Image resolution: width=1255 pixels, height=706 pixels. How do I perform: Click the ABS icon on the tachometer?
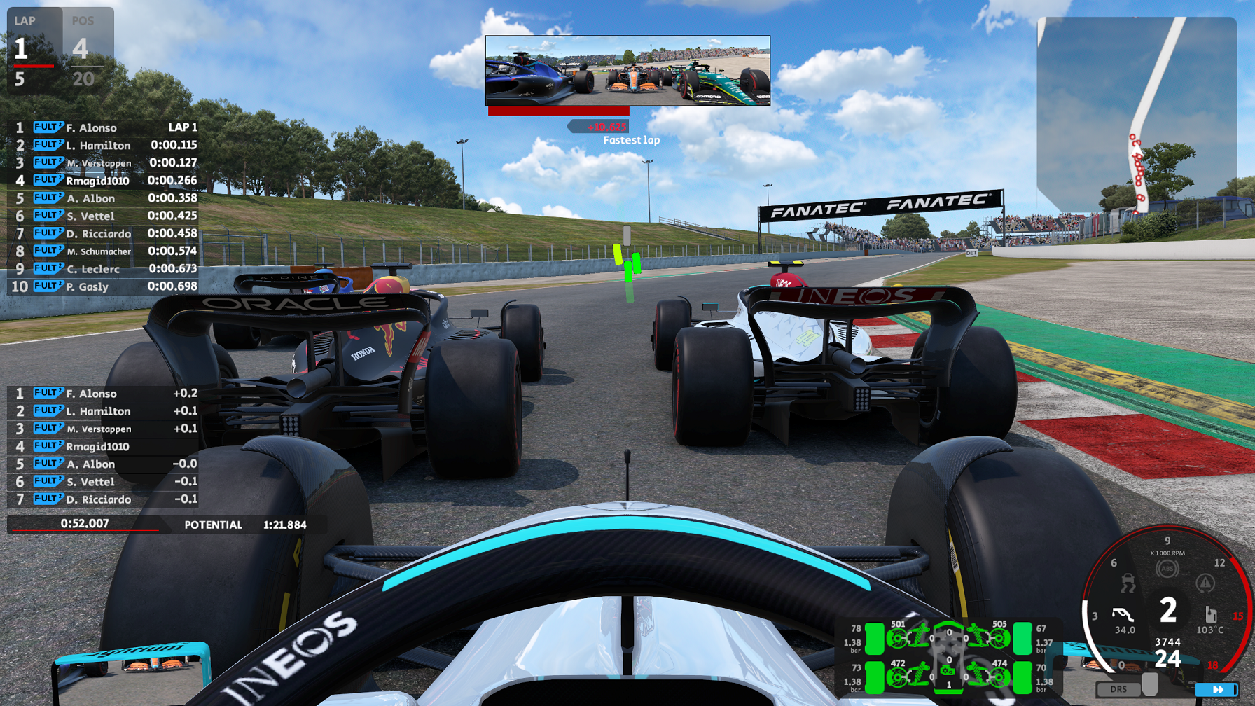[1165, 569]
